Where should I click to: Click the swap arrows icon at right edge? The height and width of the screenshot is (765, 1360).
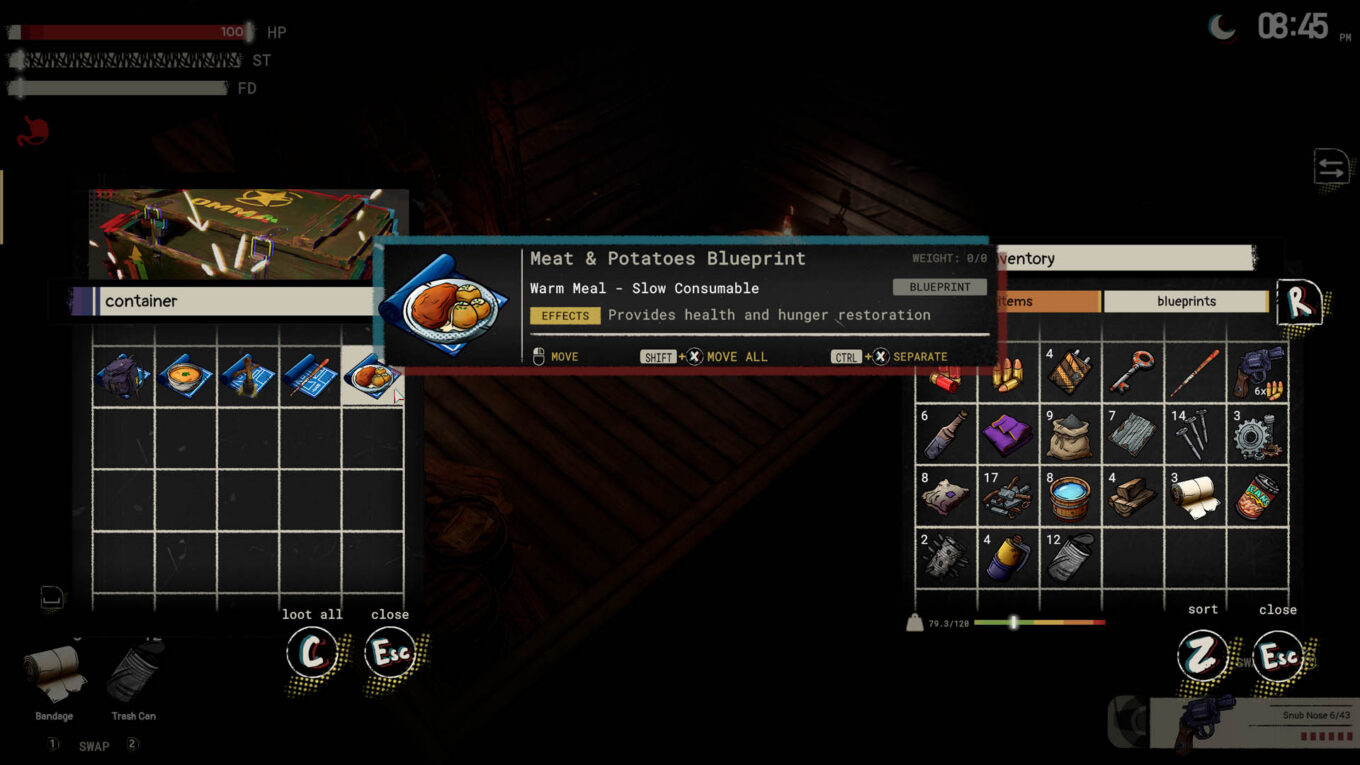point(1331,168)
